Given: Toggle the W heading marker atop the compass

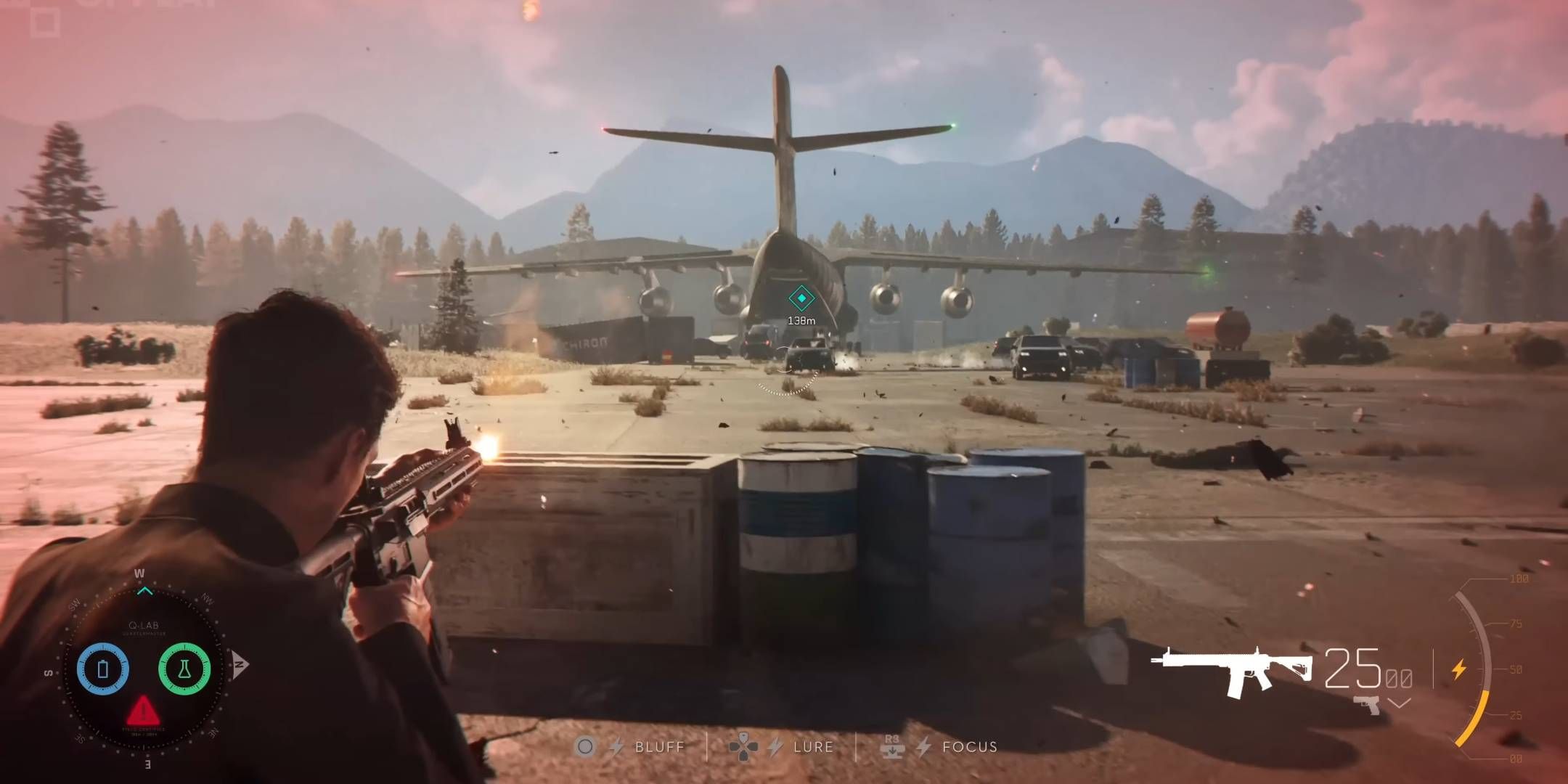Looking at the screenshot, I should [139, 573].
